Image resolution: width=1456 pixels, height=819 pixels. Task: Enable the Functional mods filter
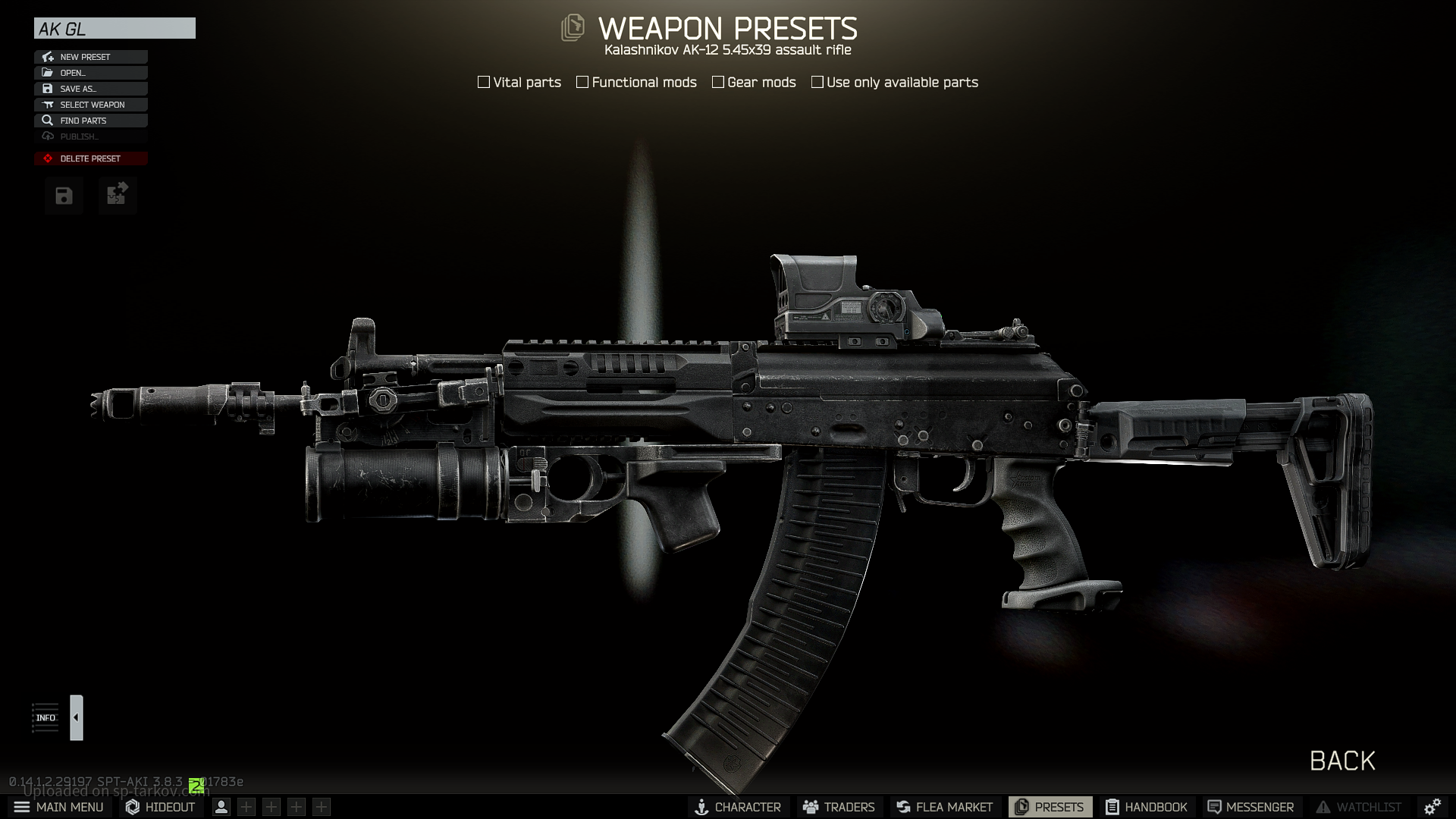point(582,82)
